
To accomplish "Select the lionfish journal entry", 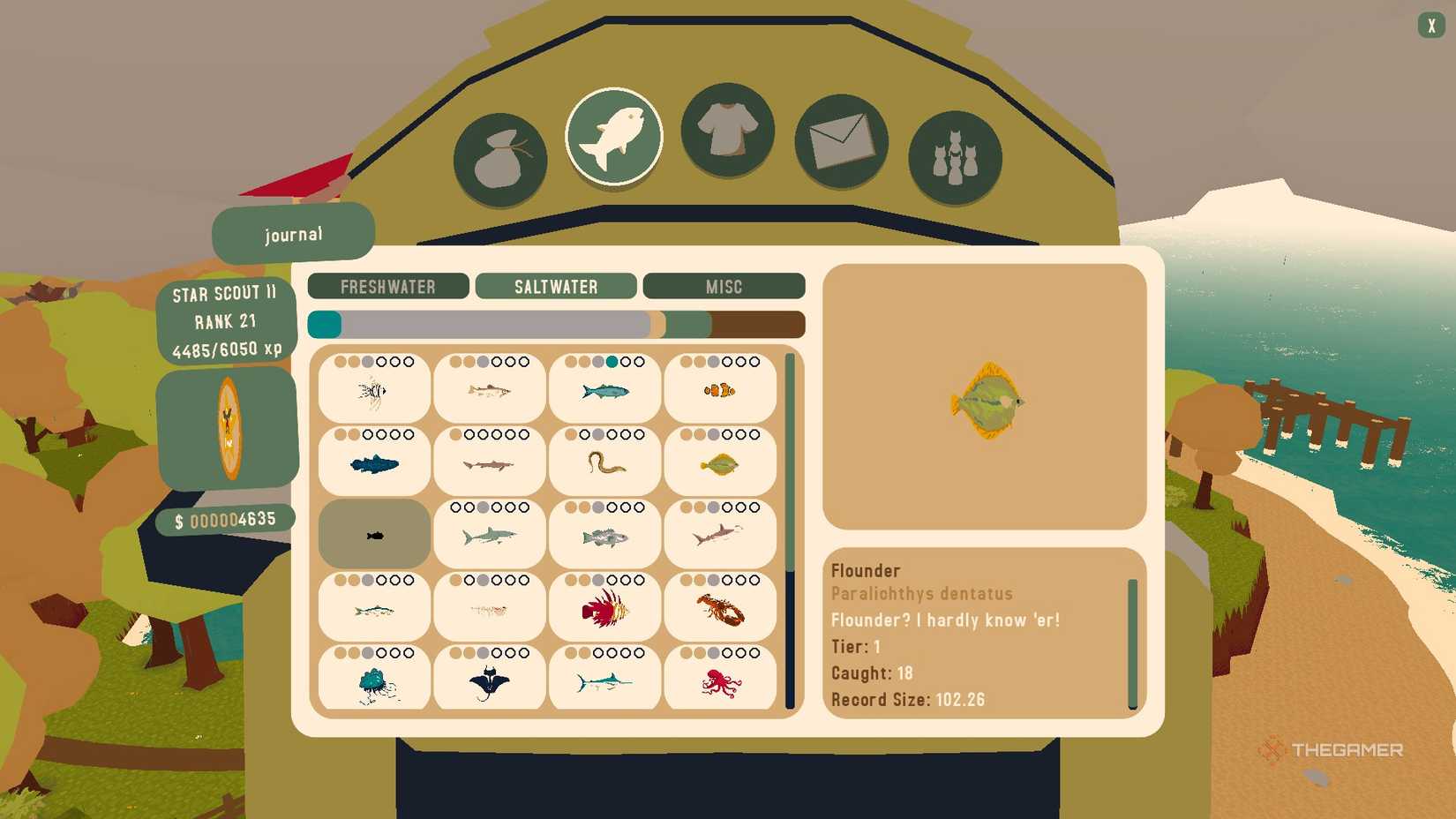I will (x=604, y=606).
